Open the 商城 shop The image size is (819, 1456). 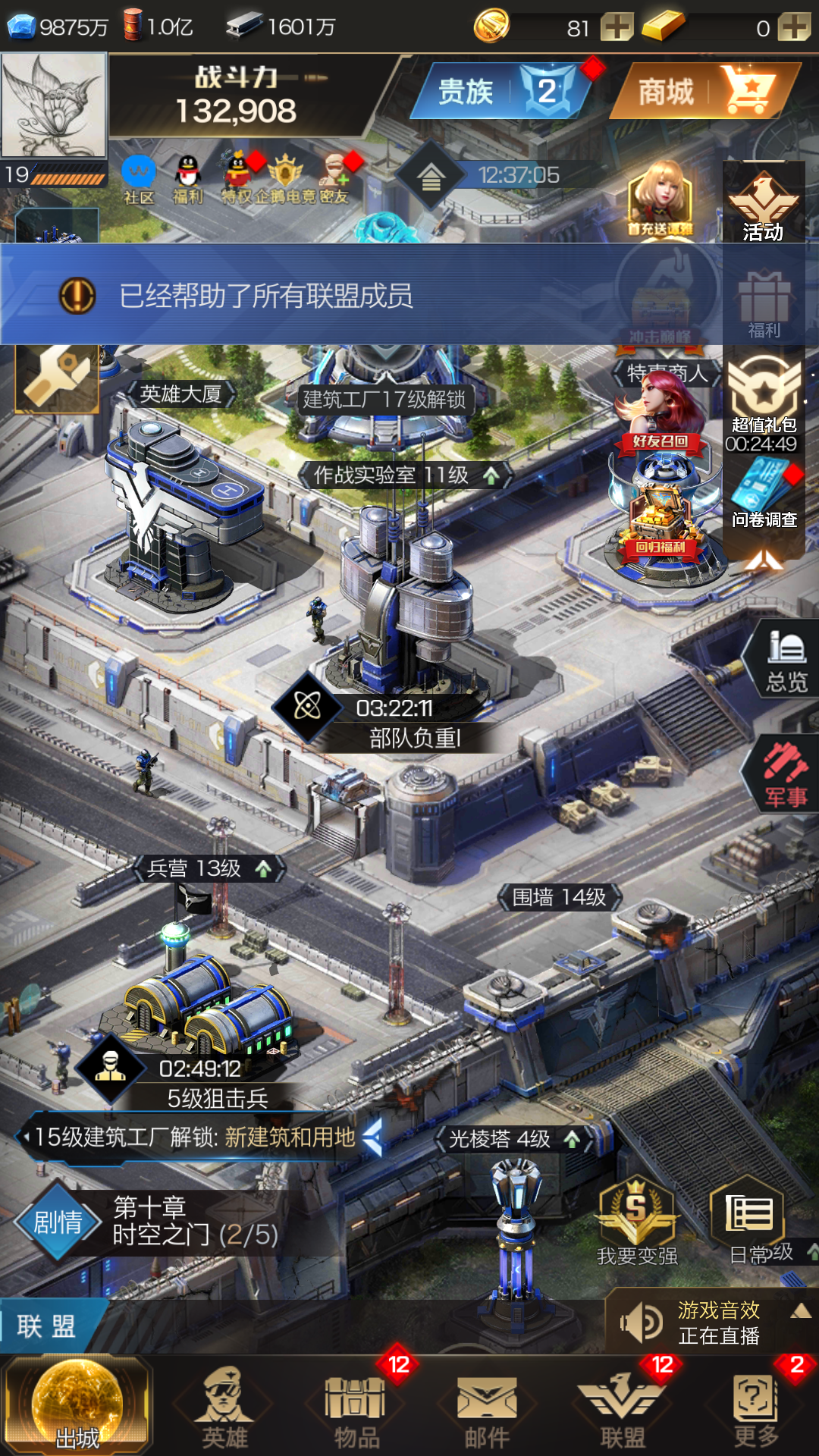pyautogui.click(x=704, y=92)
